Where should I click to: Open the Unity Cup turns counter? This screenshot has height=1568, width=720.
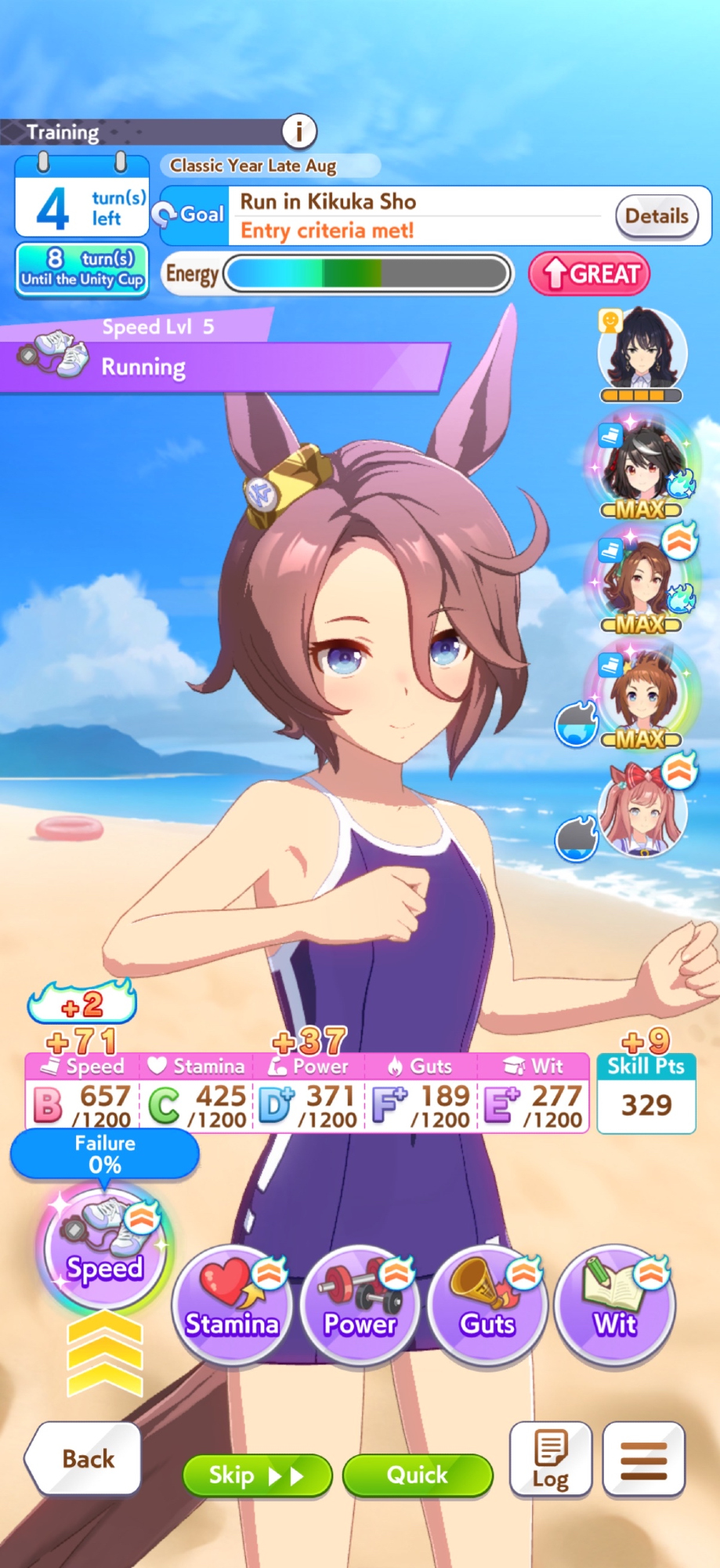[82, 269]
